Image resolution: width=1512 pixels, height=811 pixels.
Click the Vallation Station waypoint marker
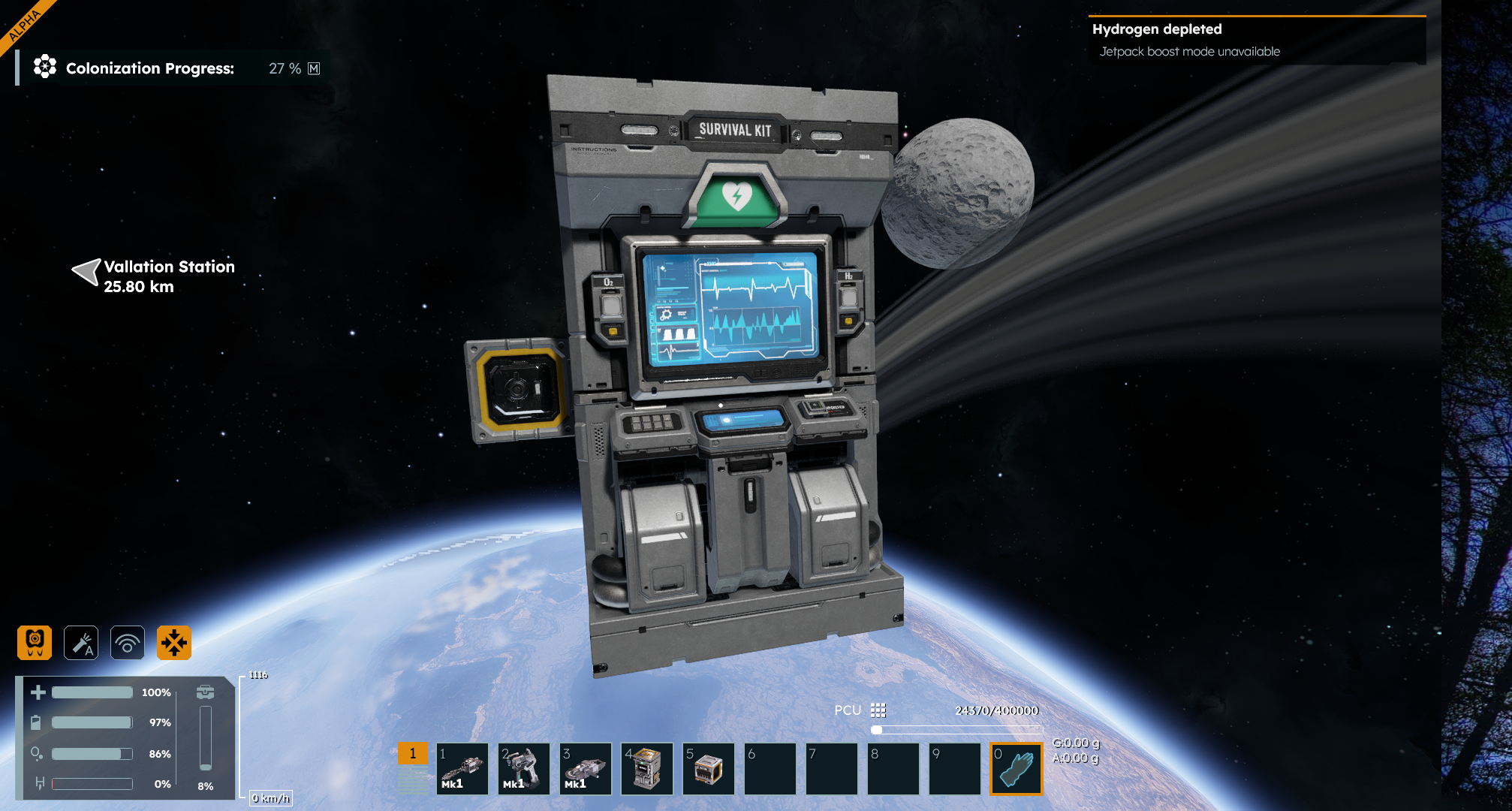point(87,271)
